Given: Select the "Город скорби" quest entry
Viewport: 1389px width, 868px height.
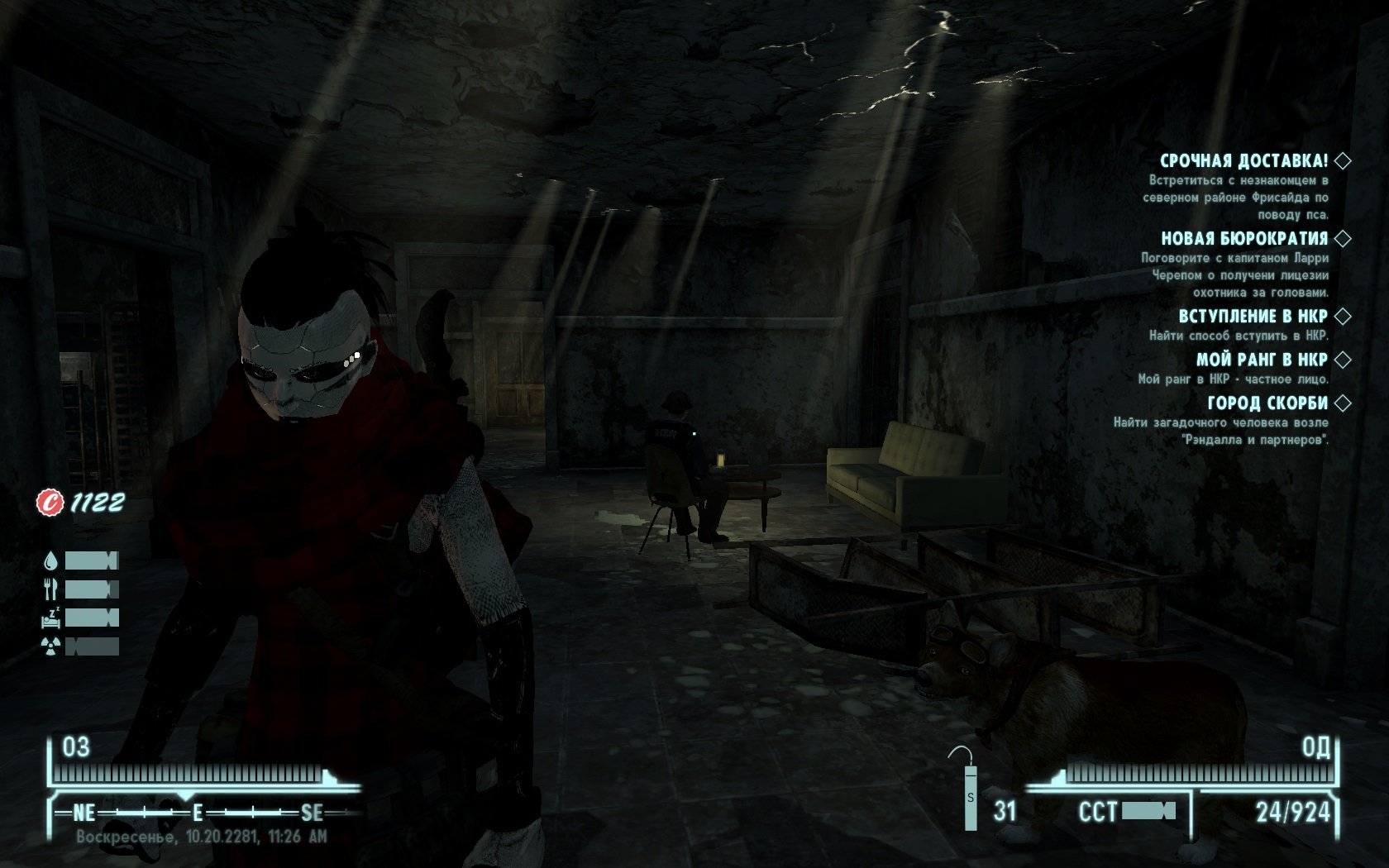Looking at the screenshot, I should [1267, 403].
